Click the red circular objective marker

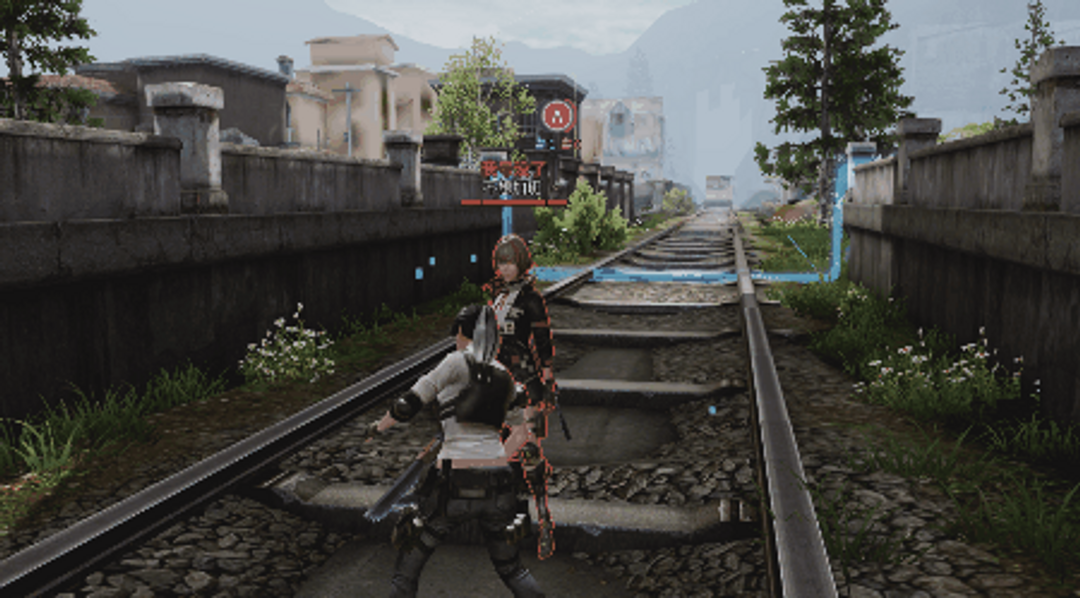click(558, 116)
